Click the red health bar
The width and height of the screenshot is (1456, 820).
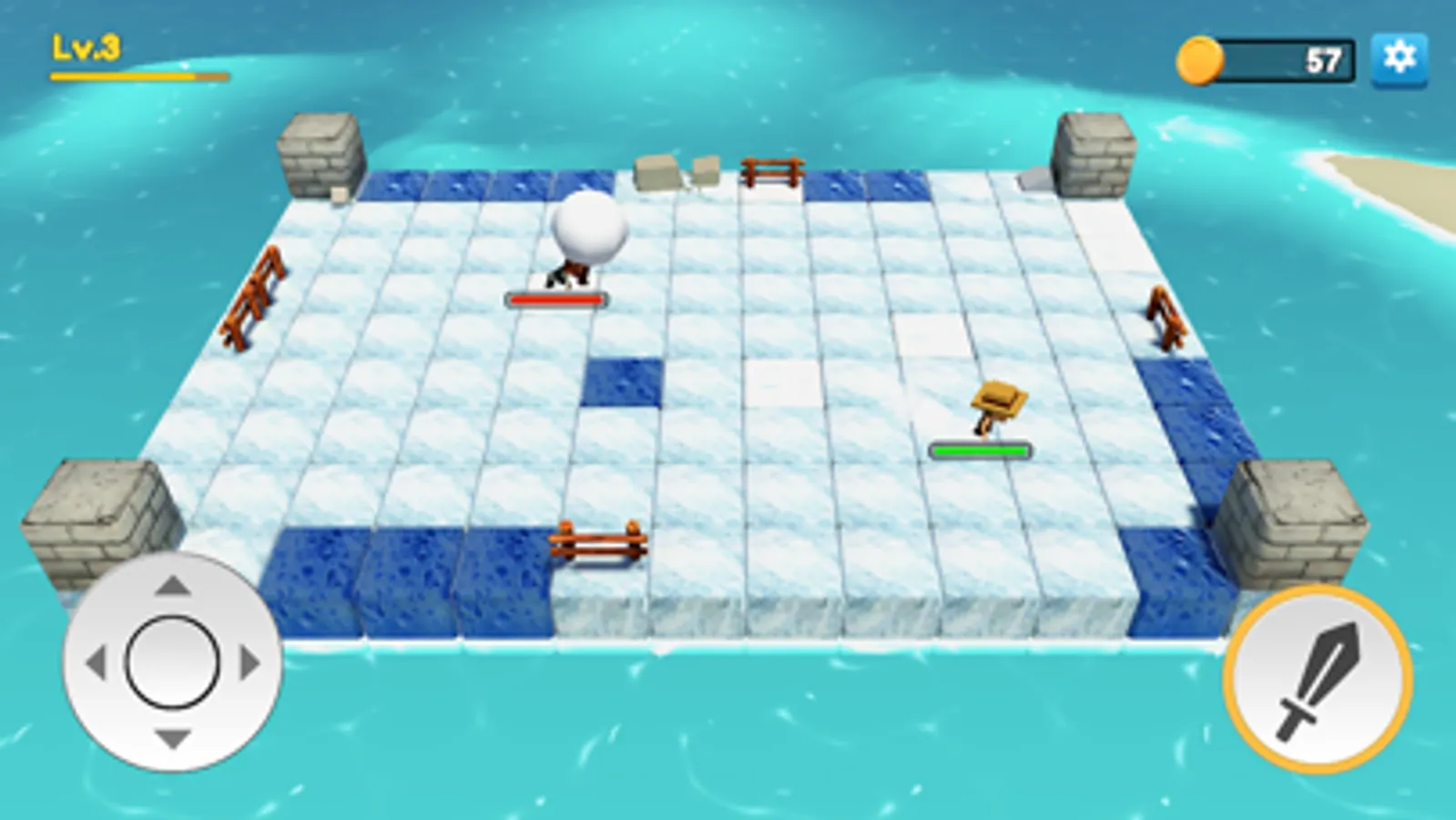558,298
